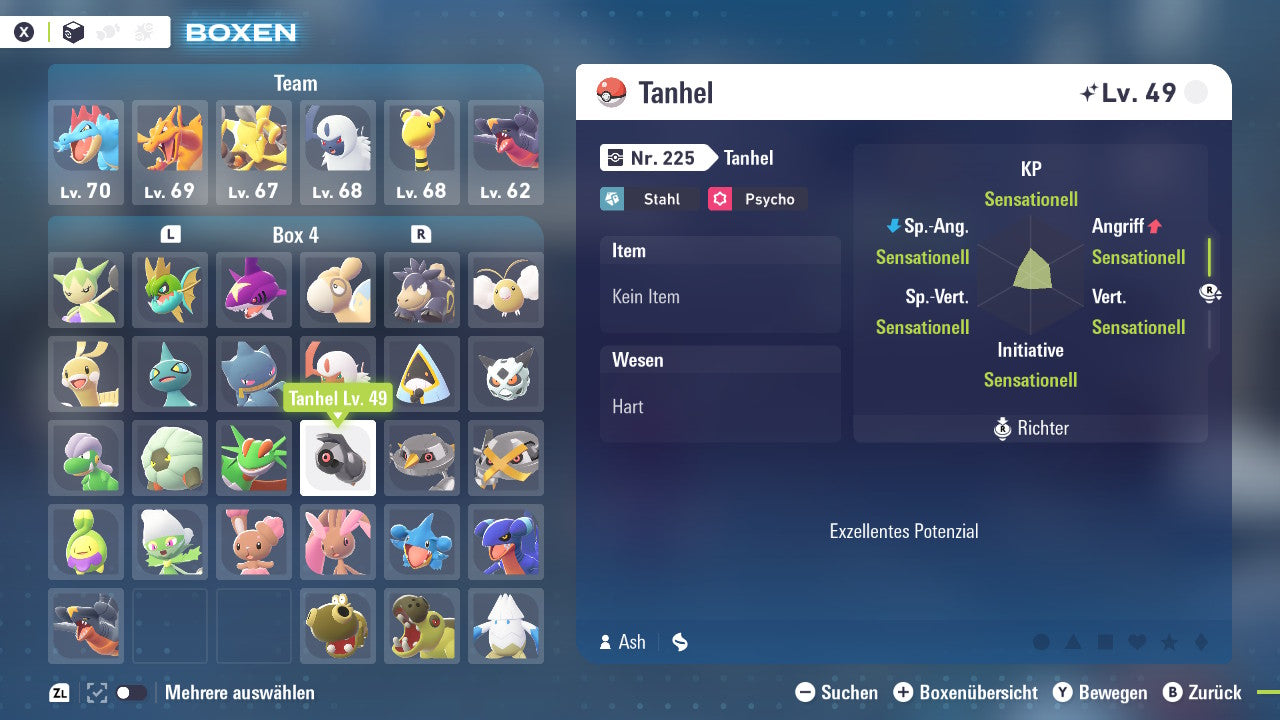Select the Tanhel thumbnail in the box grid

[338, 458]
